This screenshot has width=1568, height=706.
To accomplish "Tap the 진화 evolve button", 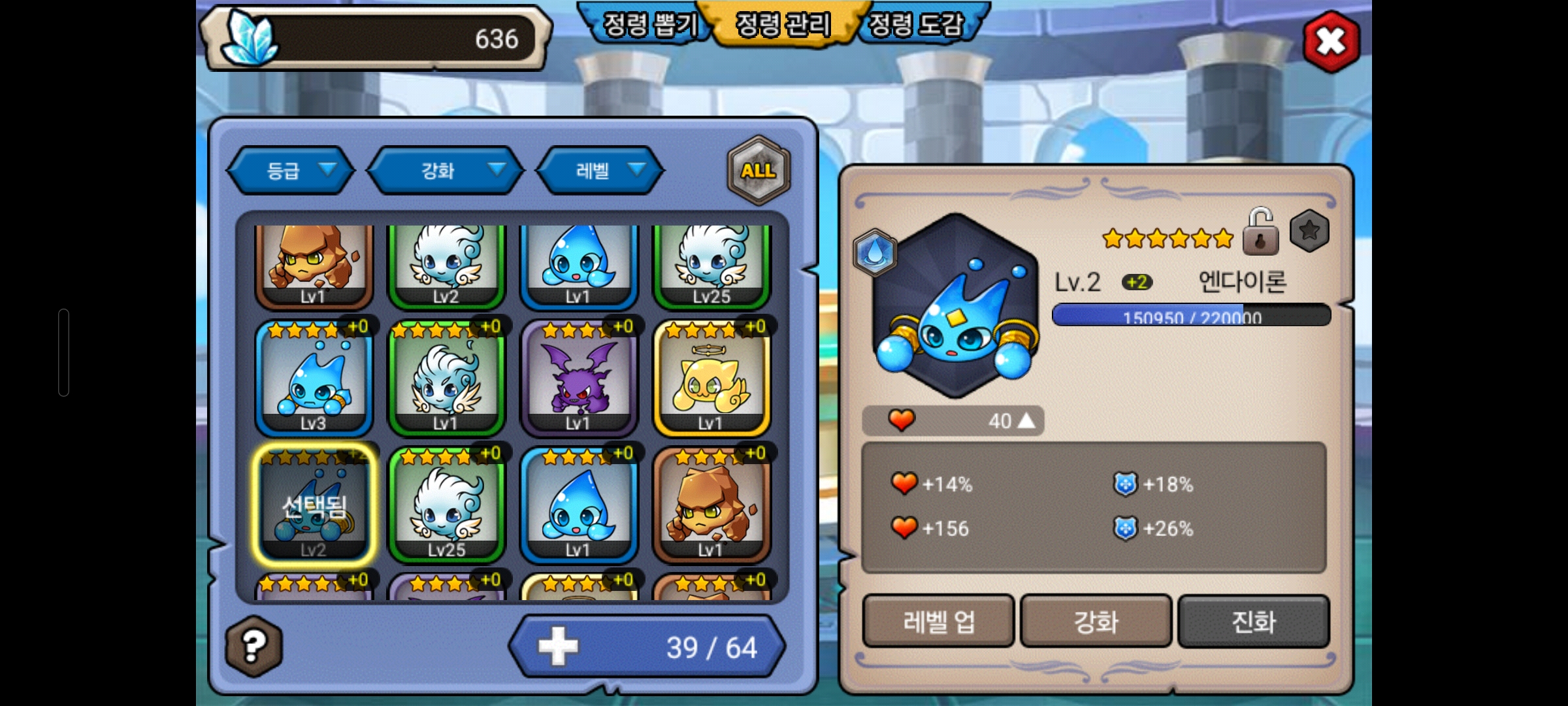I will coord(1253,621).
